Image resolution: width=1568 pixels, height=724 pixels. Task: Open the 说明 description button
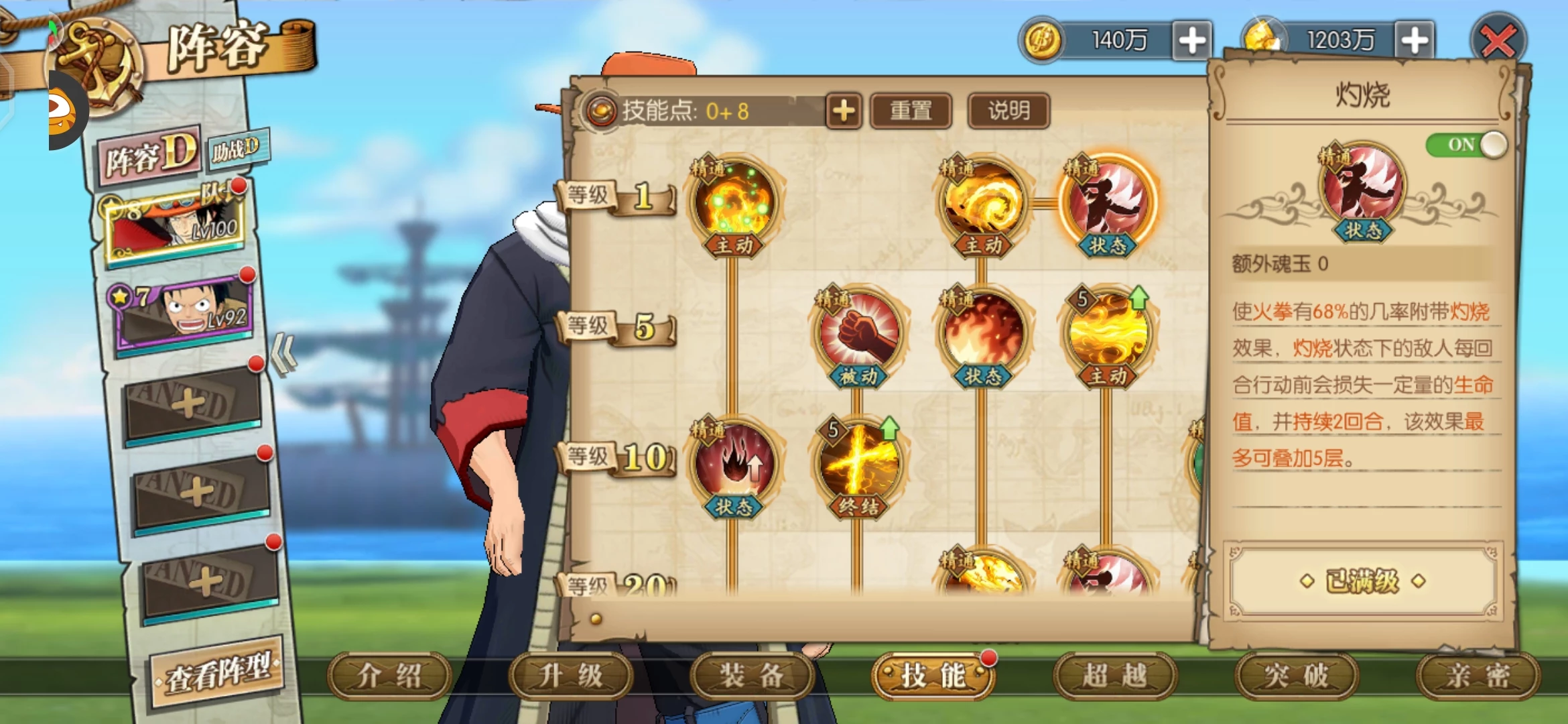pos(1008,111)
